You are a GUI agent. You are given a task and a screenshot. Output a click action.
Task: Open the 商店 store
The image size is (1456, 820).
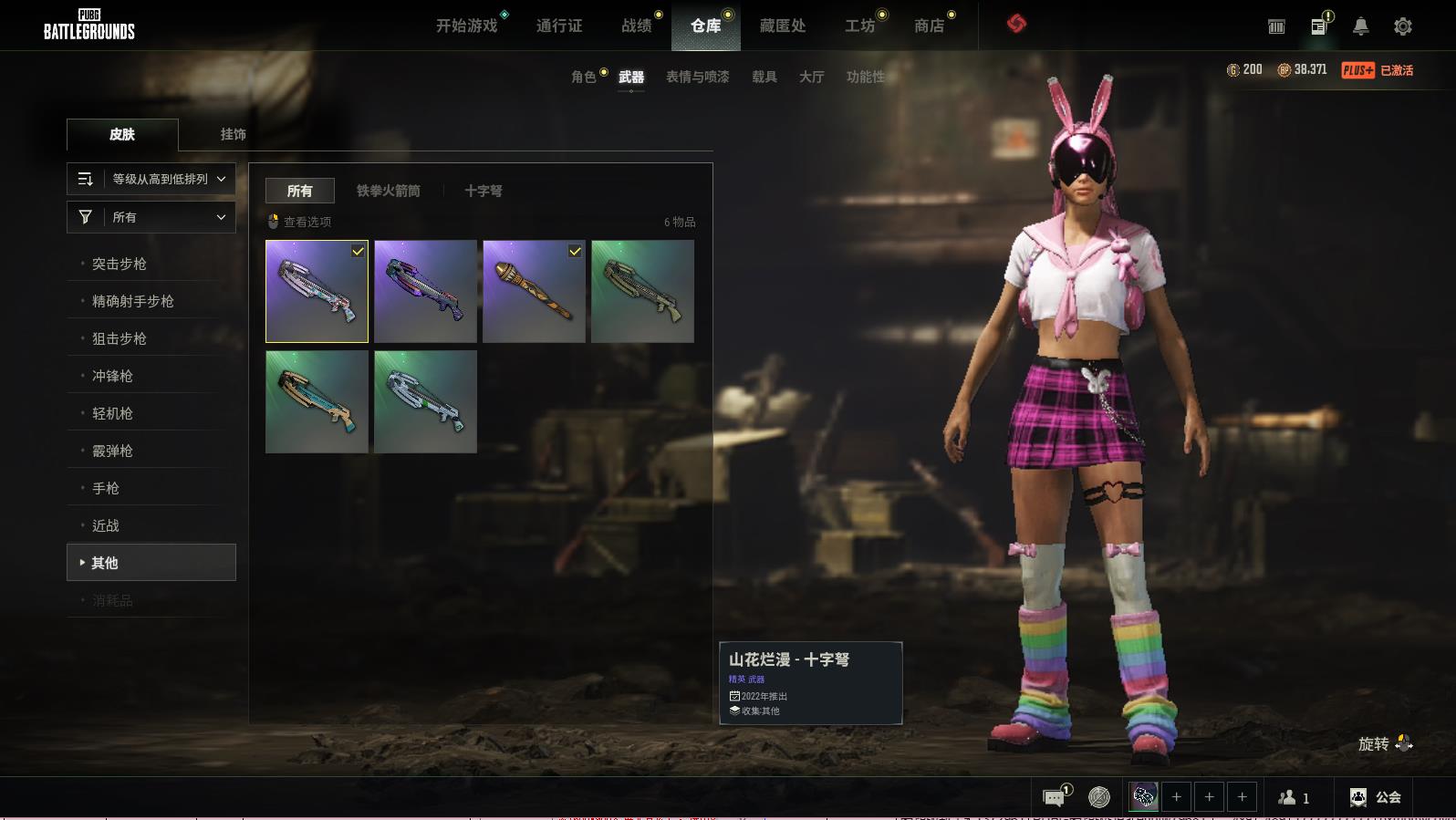[929, 26]
